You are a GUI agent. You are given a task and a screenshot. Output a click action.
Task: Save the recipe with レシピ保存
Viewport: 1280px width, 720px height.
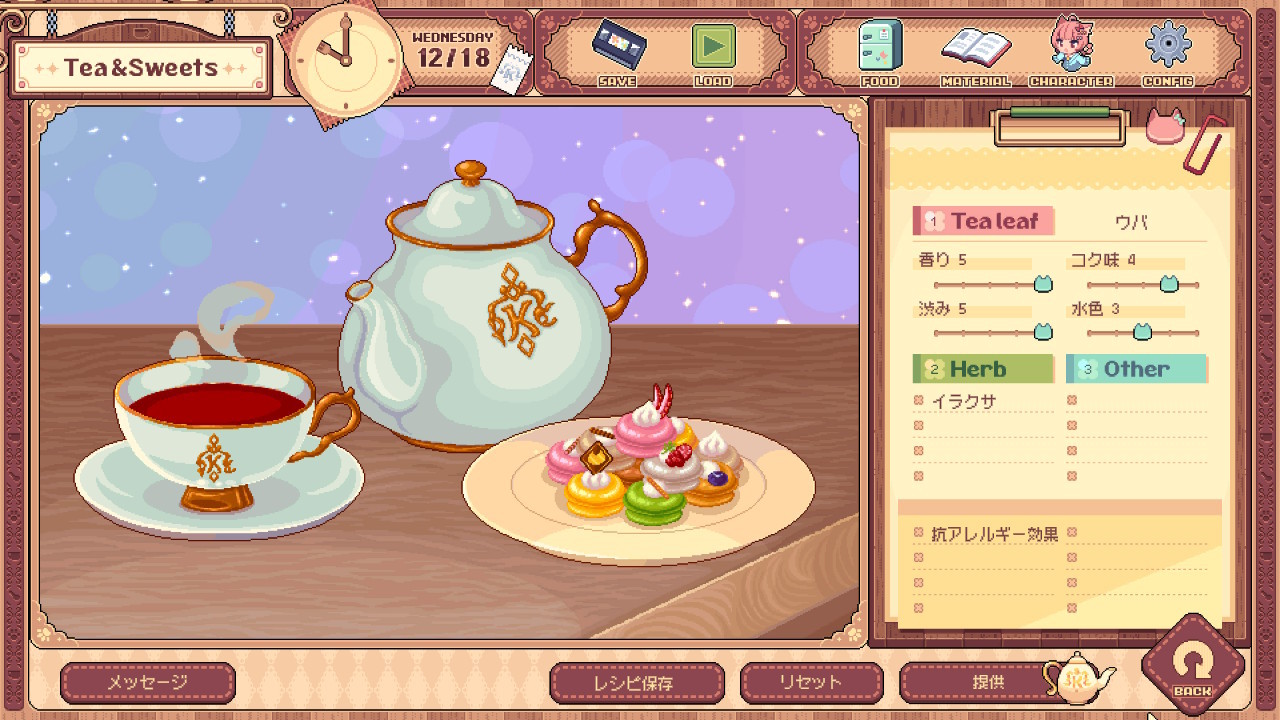pyautogui.click(x=637, y=683)
